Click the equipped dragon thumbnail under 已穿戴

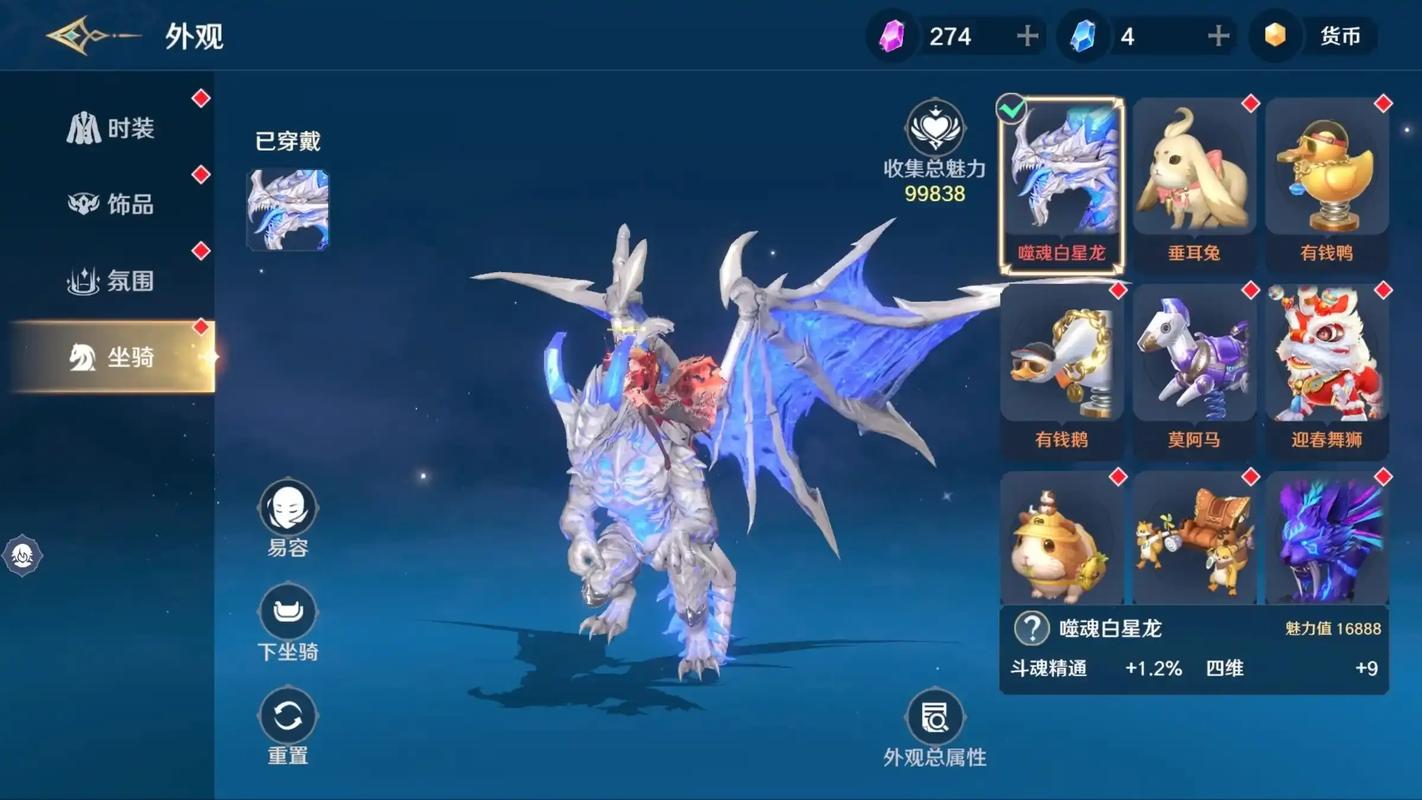pyautogui.click(x=288, y=210)
